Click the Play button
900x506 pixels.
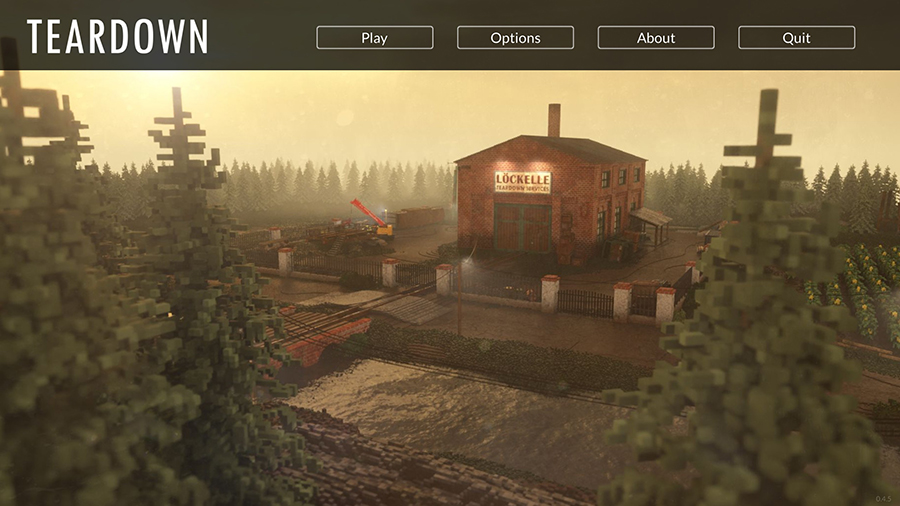click(375, 38)
